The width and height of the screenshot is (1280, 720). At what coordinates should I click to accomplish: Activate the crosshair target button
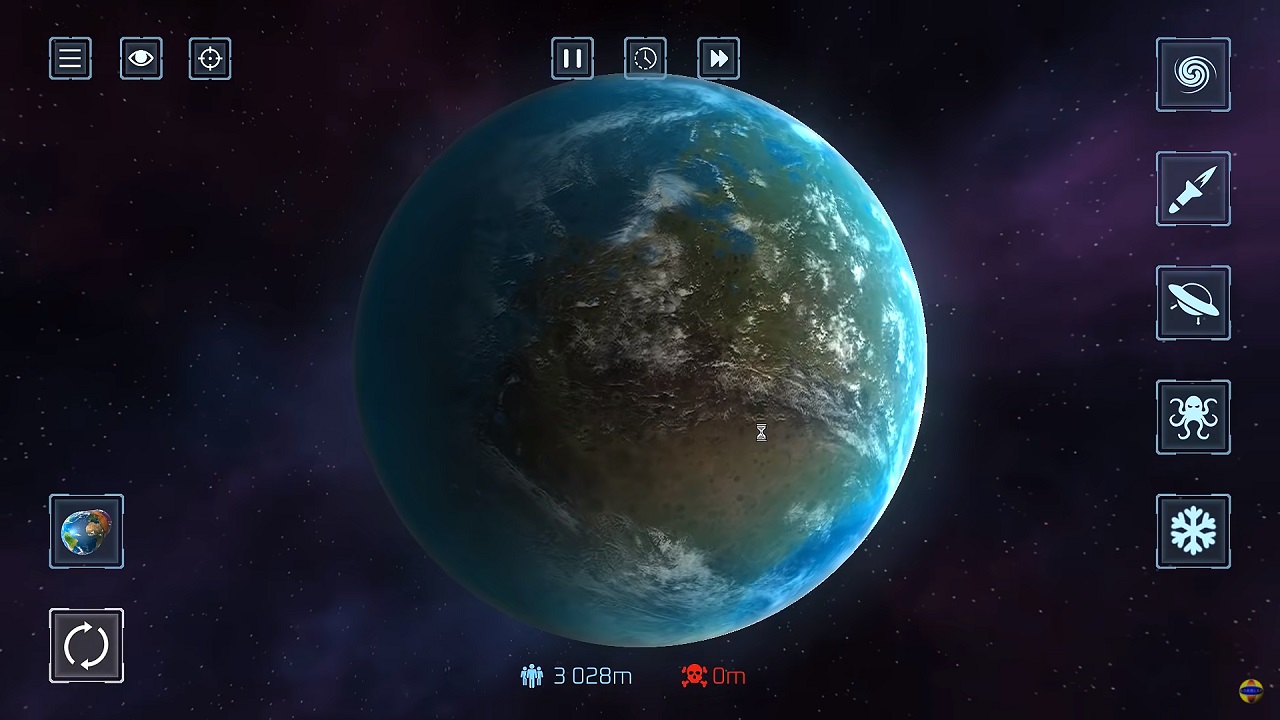point(210,59)
